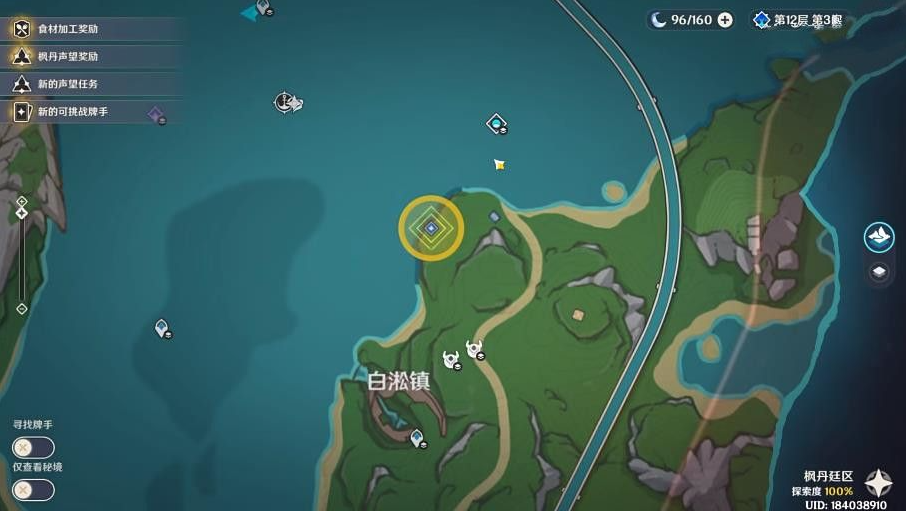Add Original Resin with the plus button
906x511 pixels.
click(725, 20)
